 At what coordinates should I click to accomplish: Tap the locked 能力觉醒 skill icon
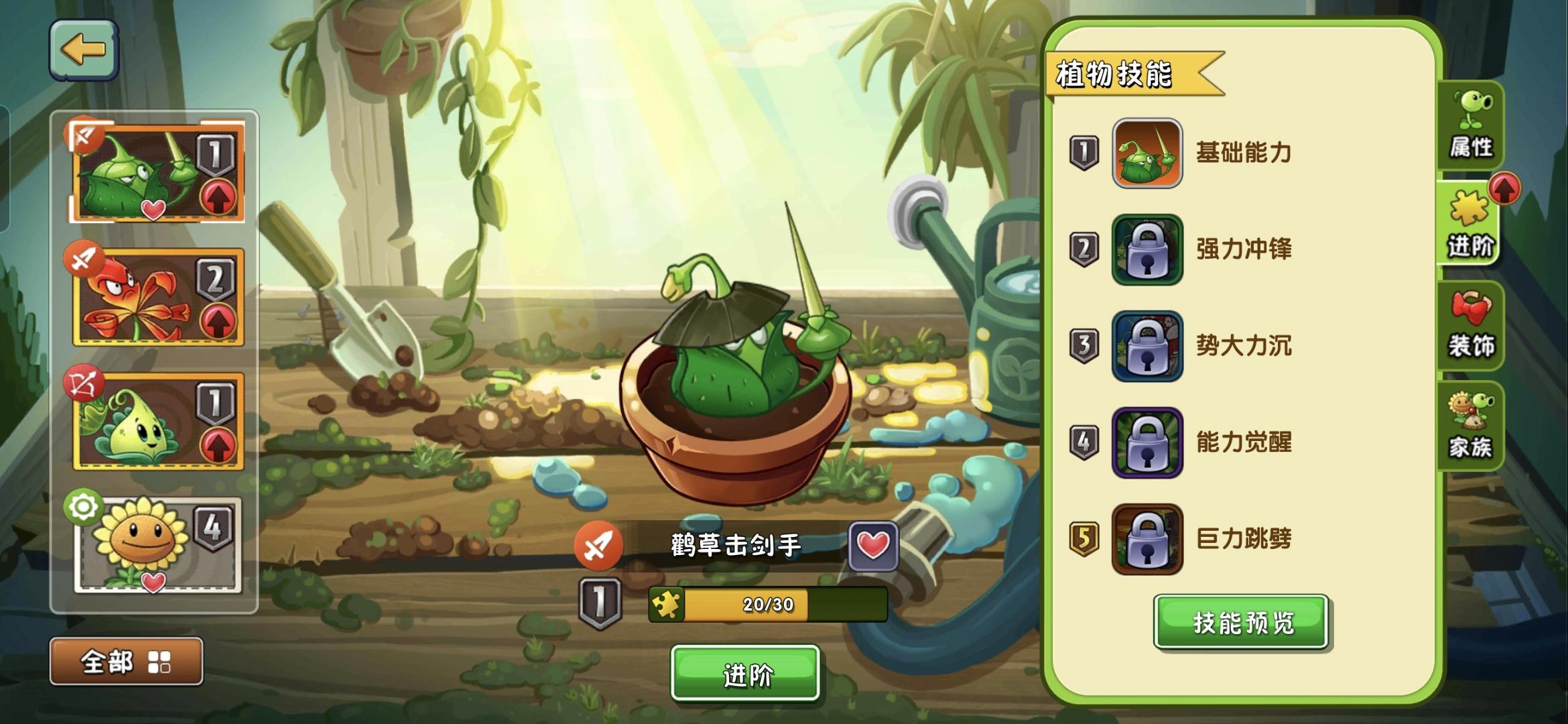tap(1147, 442)
